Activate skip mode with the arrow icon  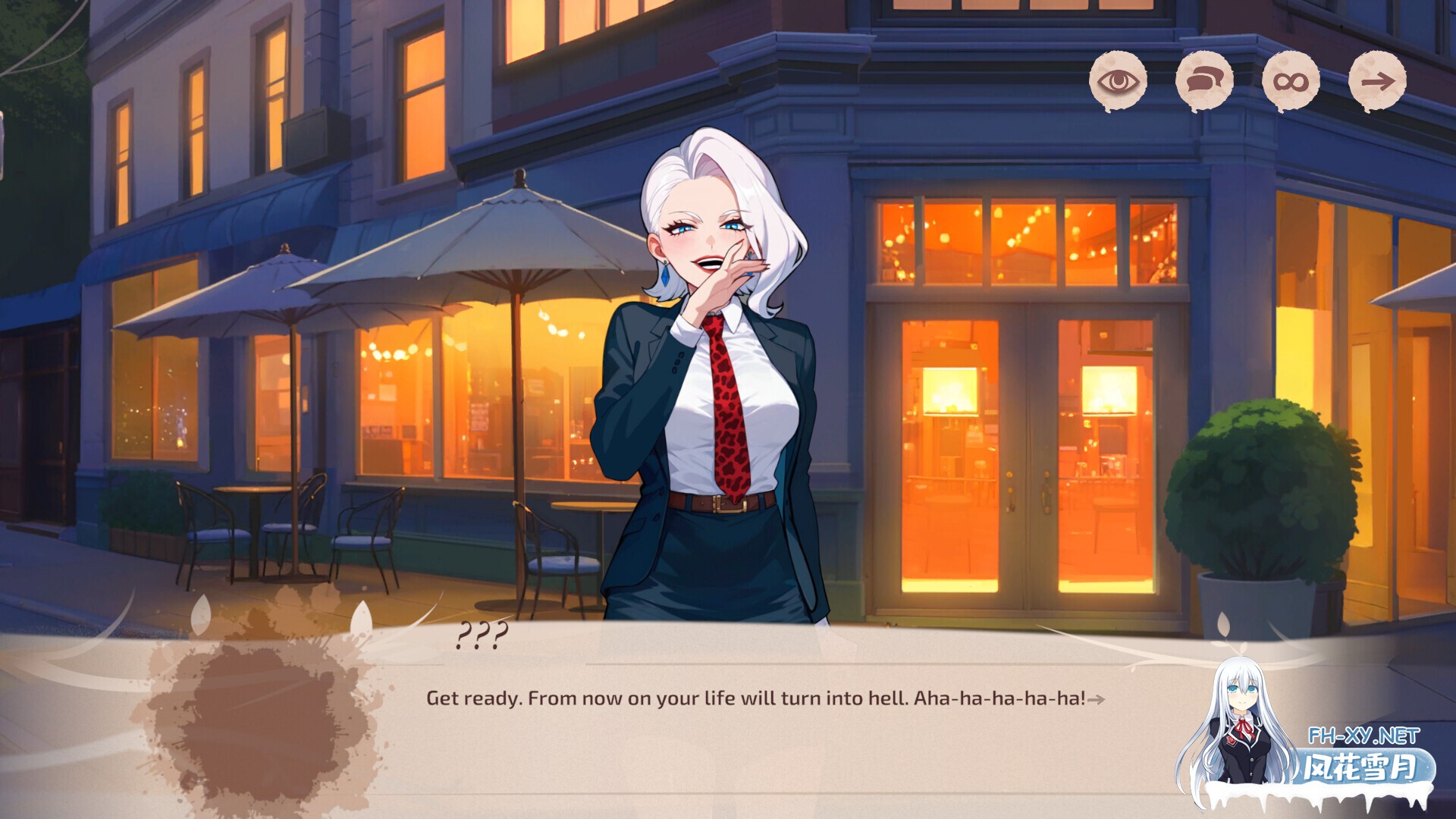point(1377,81)
